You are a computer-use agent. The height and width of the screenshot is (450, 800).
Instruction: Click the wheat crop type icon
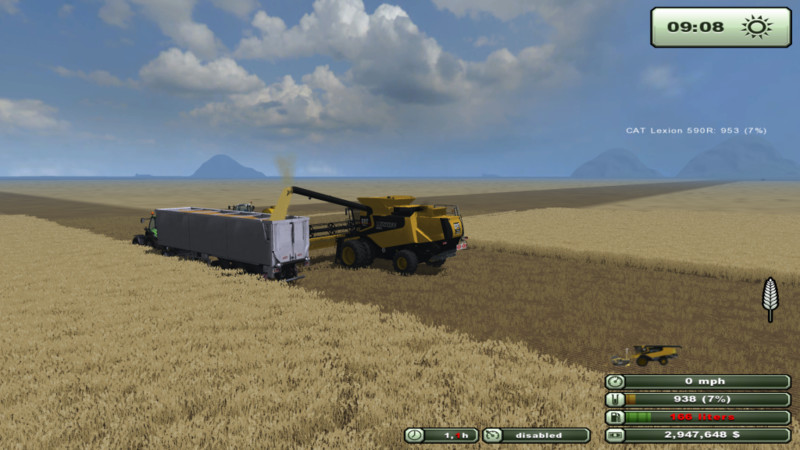pyautogui.click(x=769, y=297)
